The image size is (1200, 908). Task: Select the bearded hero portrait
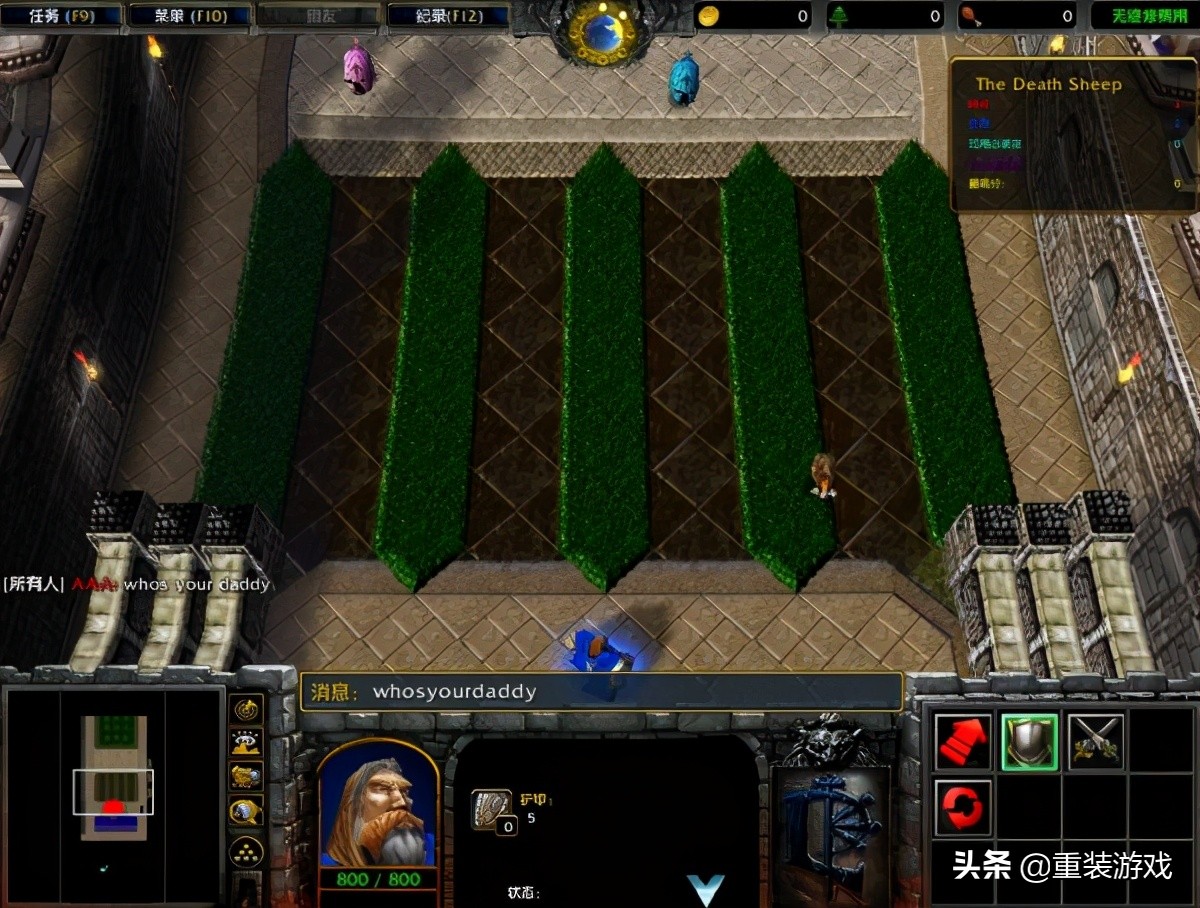[379, 805]
